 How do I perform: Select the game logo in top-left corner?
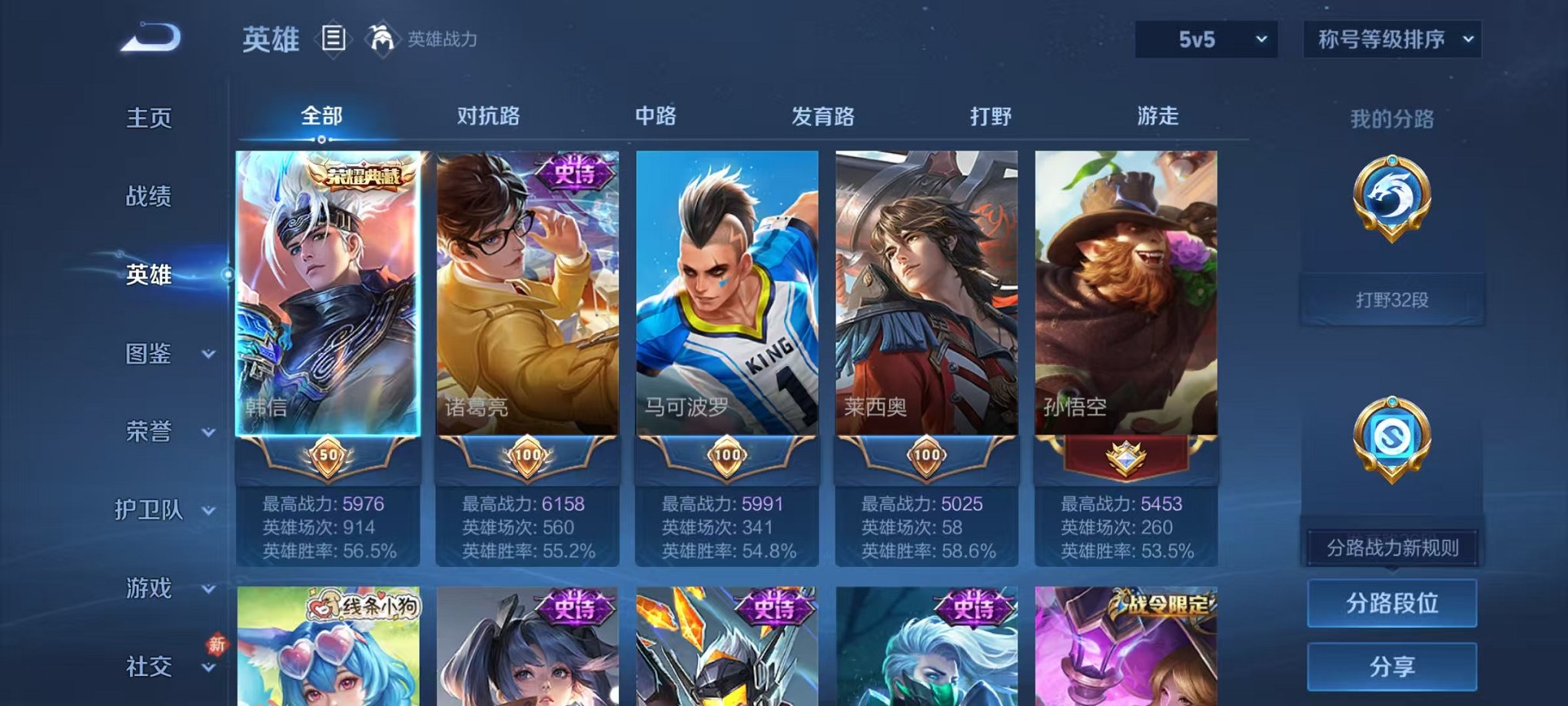[x=151, y=37]
